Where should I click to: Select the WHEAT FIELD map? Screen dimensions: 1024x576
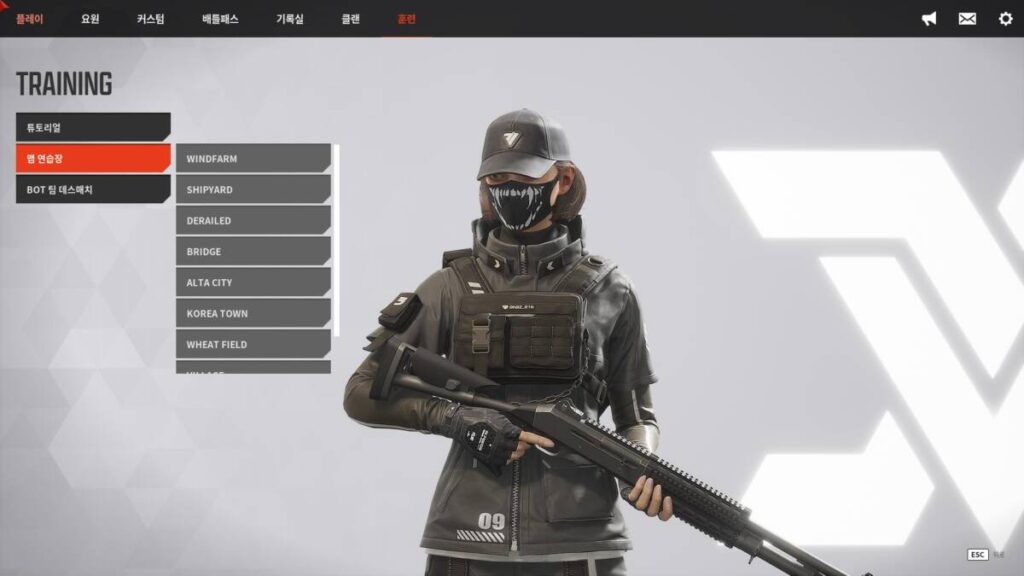click(252, 345)
